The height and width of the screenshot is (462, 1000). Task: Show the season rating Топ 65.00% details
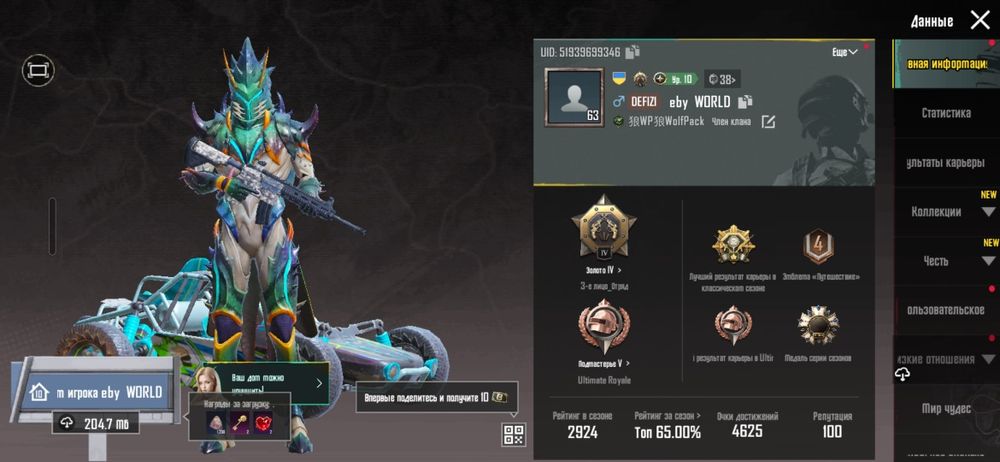(x=667, y=425)
